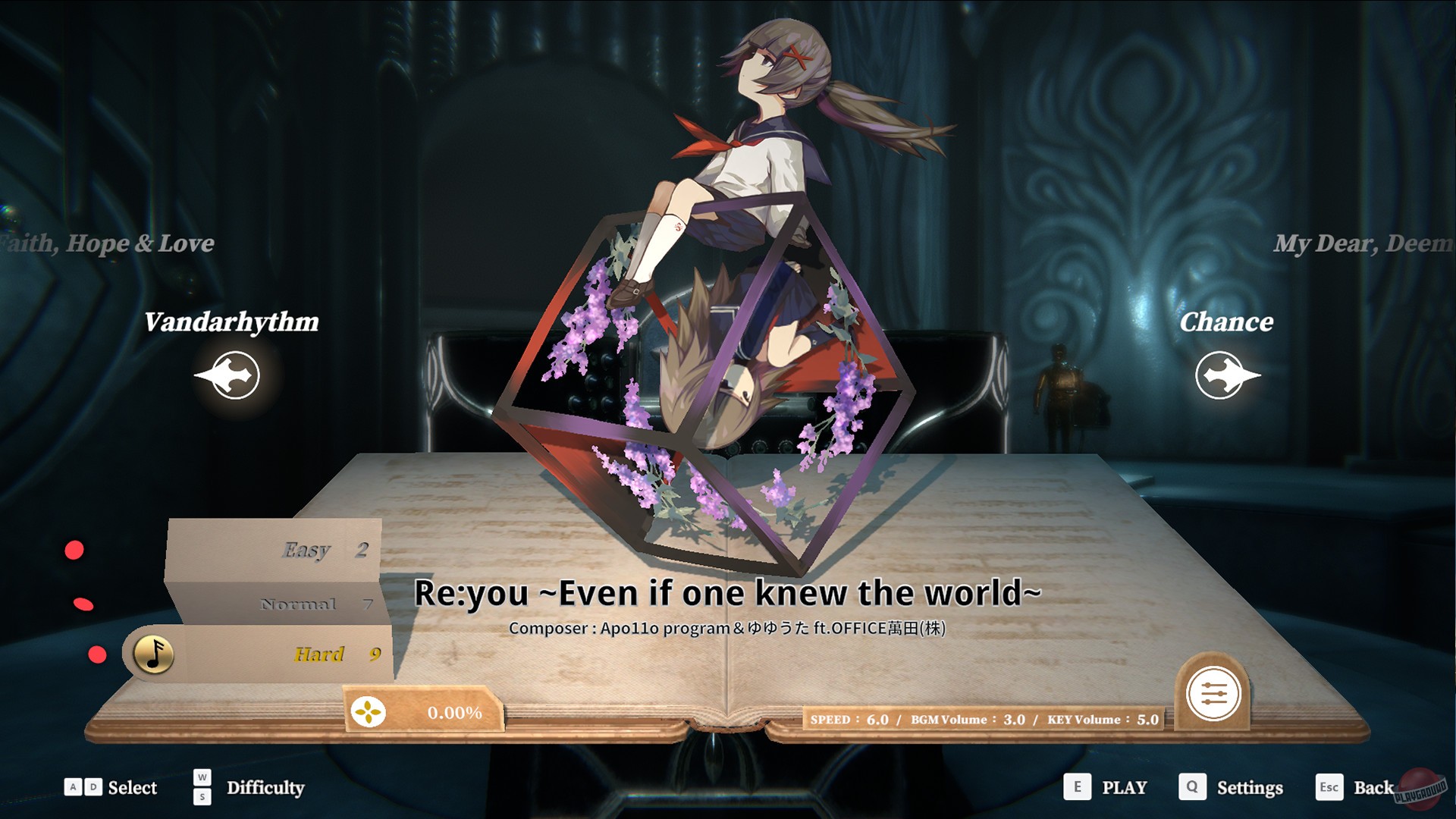1456x819 pixels.
Task: Open the previous song Faith, Hope & Love
Action: tap(108, 243)
